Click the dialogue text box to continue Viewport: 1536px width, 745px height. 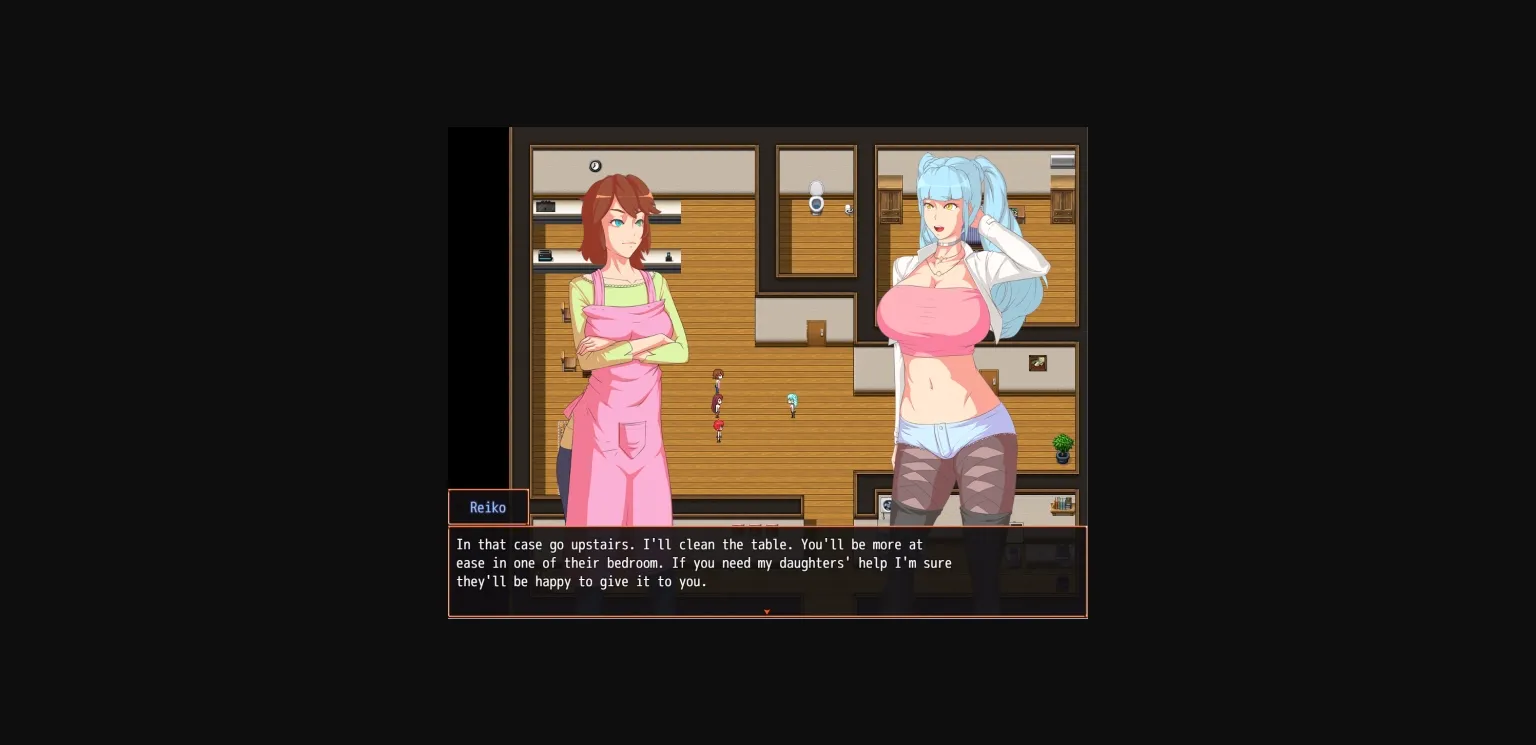click(767, 570)
